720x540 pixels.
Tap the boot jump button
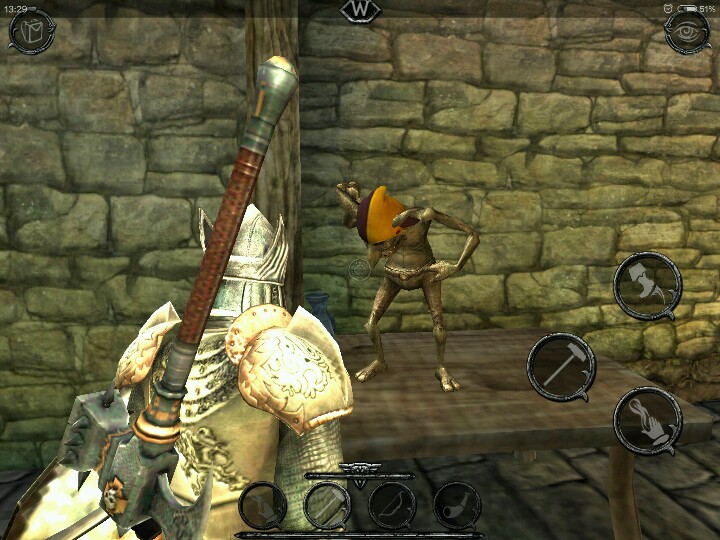[x=647, y=285]
